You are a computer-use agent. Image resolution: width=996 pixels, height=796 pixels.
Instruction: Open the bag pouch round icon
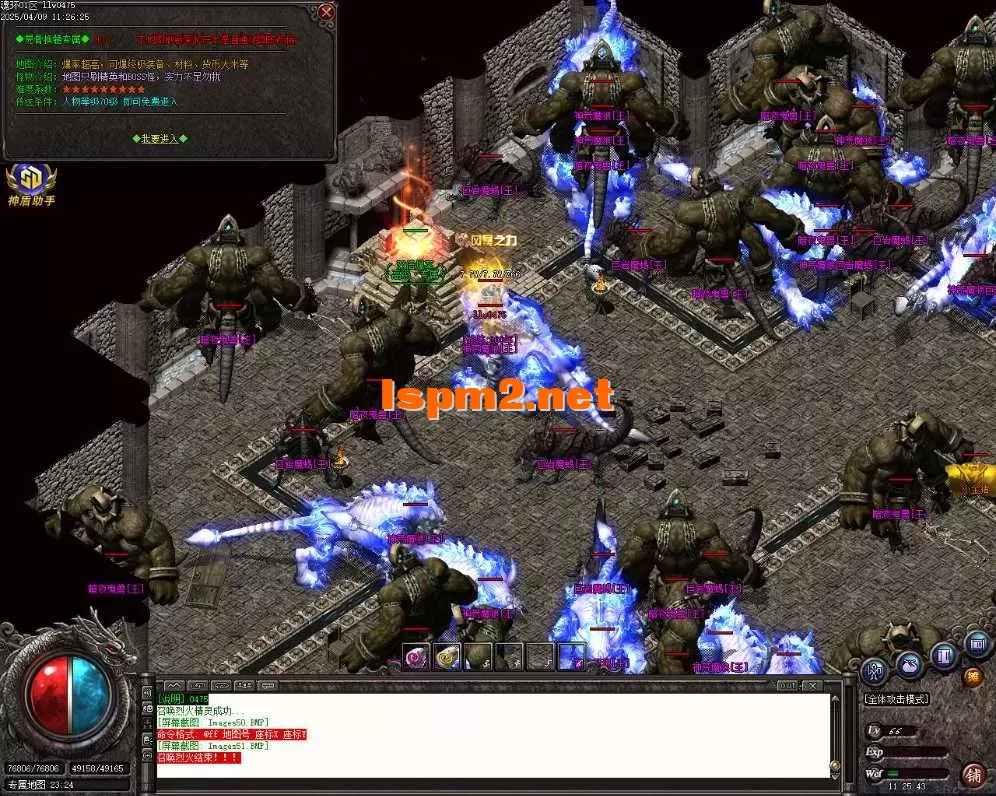pyautogui.click(x=910, y=663)
